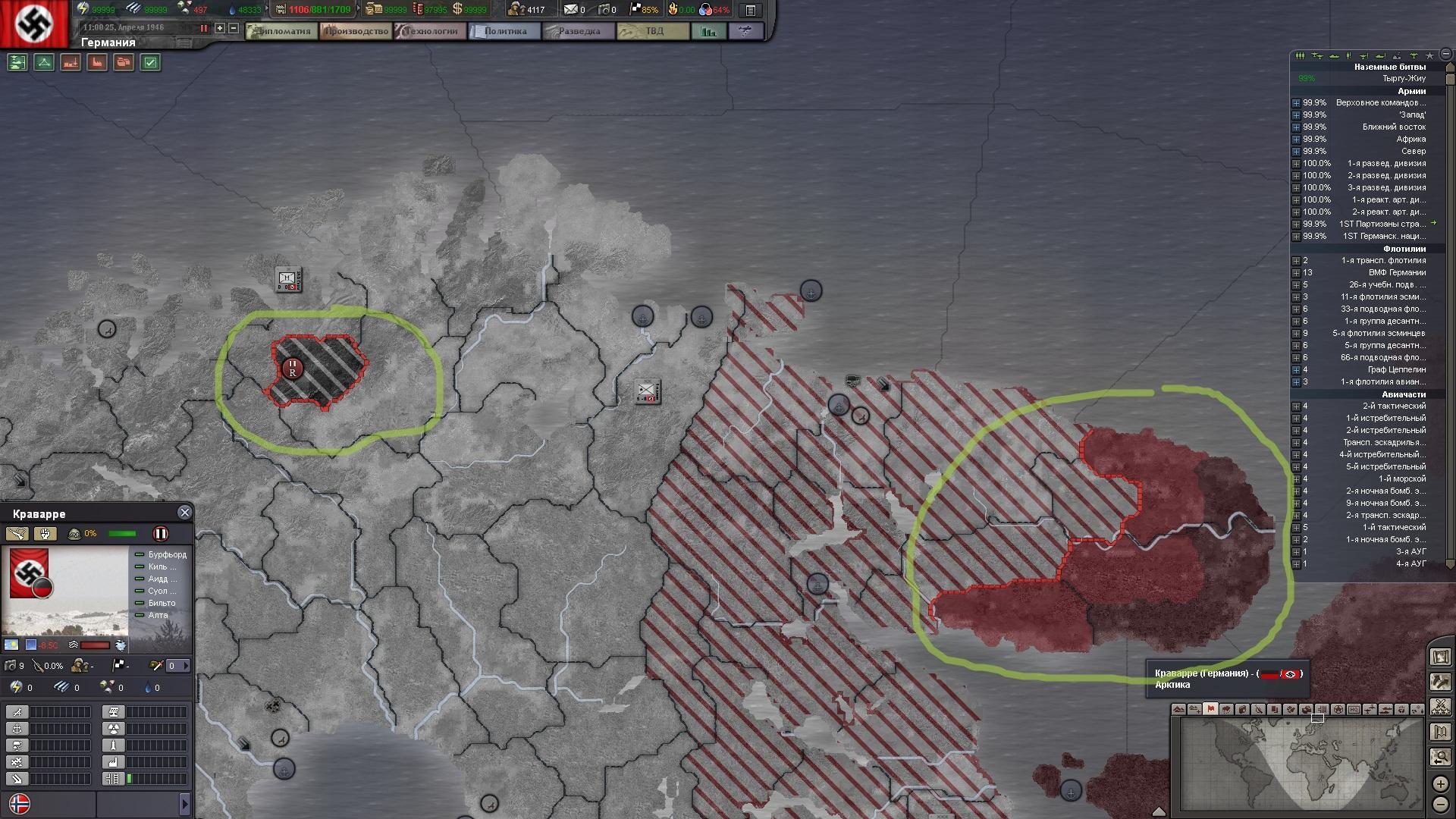Build a naval base with anchor button
The height and width of the screenshot is (819, 1456).
[17, 729]
